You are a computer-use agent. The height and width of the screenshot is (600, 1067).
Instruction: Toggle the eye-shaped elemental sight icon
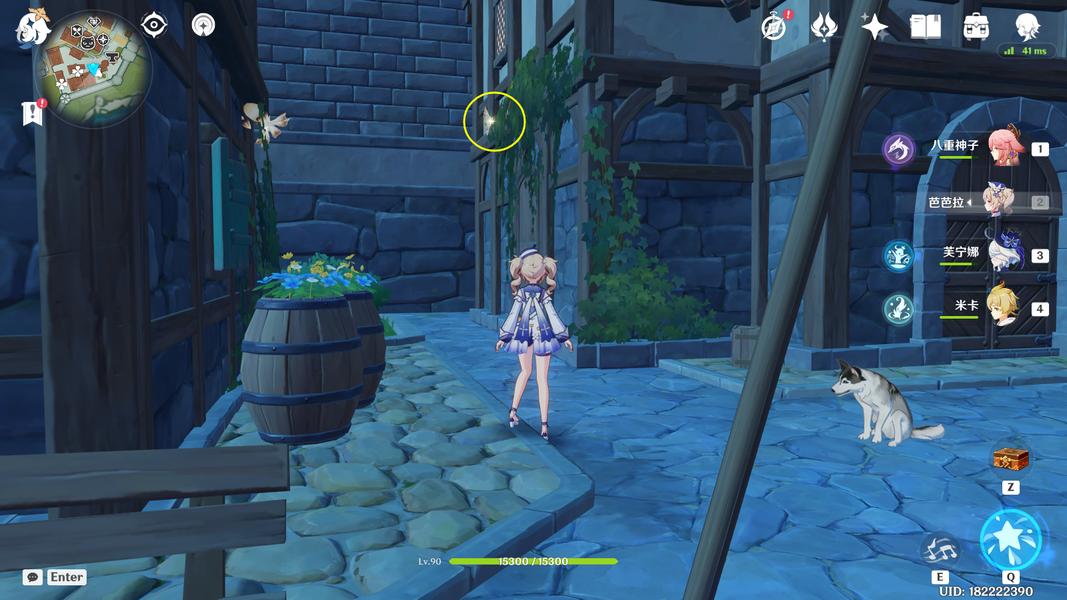tap(154, 24)
